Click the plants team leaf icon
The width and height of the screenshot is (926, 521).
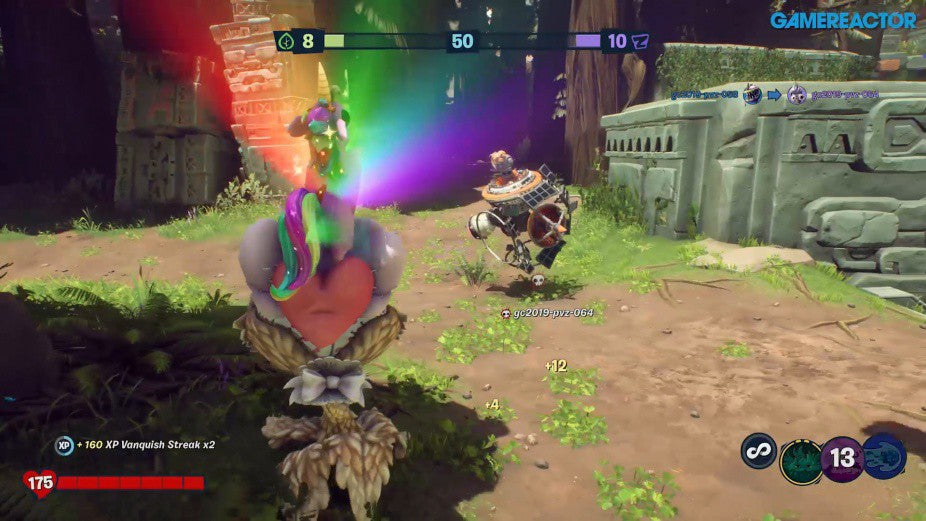point(286,41)
